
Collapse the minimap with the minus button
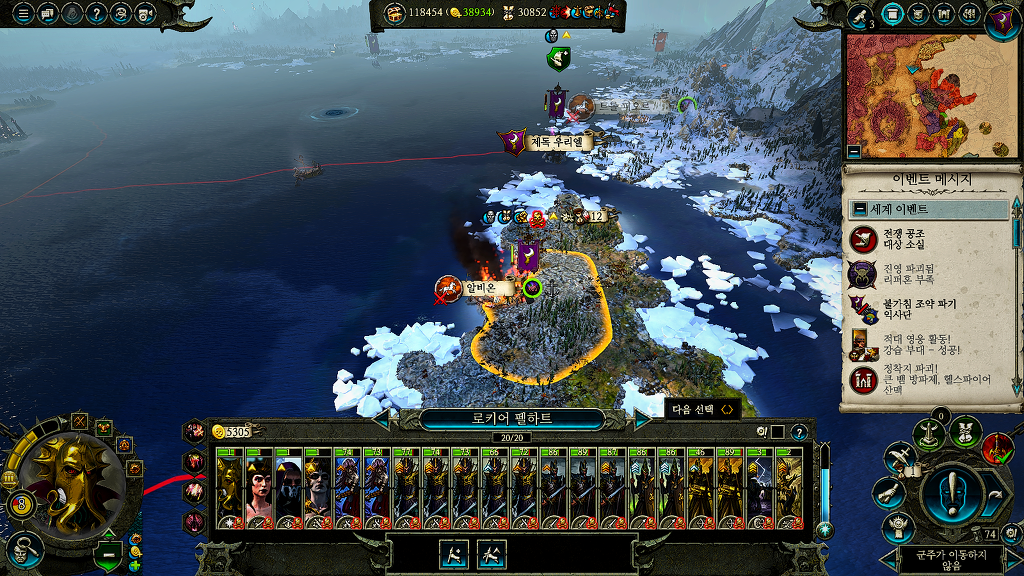pyautogui.click(x=853, y=152)
